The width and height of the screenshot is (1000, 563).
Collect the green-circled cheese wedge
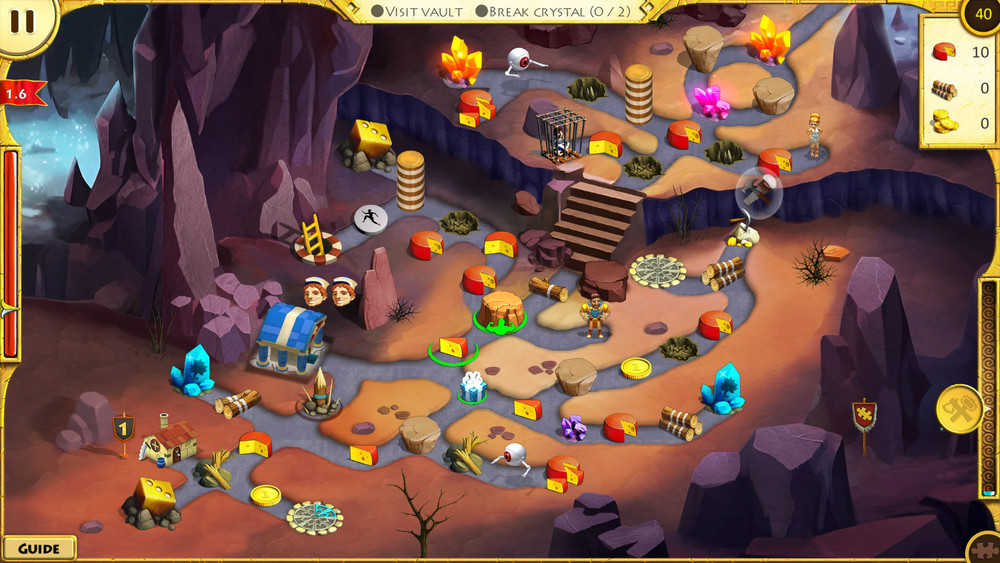click(453, 347)
